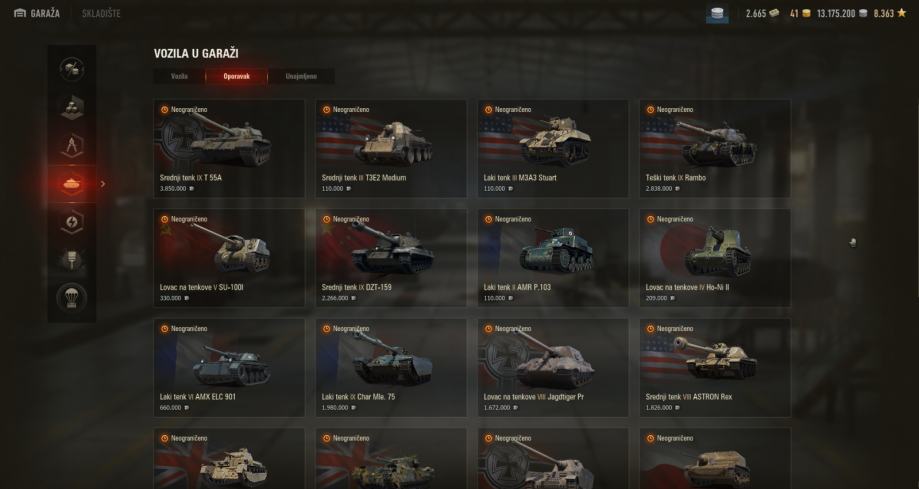The image size is (919, 489).
Task: Select the Vozila tab
Action: pyautogui.click(x=179, y=76)
